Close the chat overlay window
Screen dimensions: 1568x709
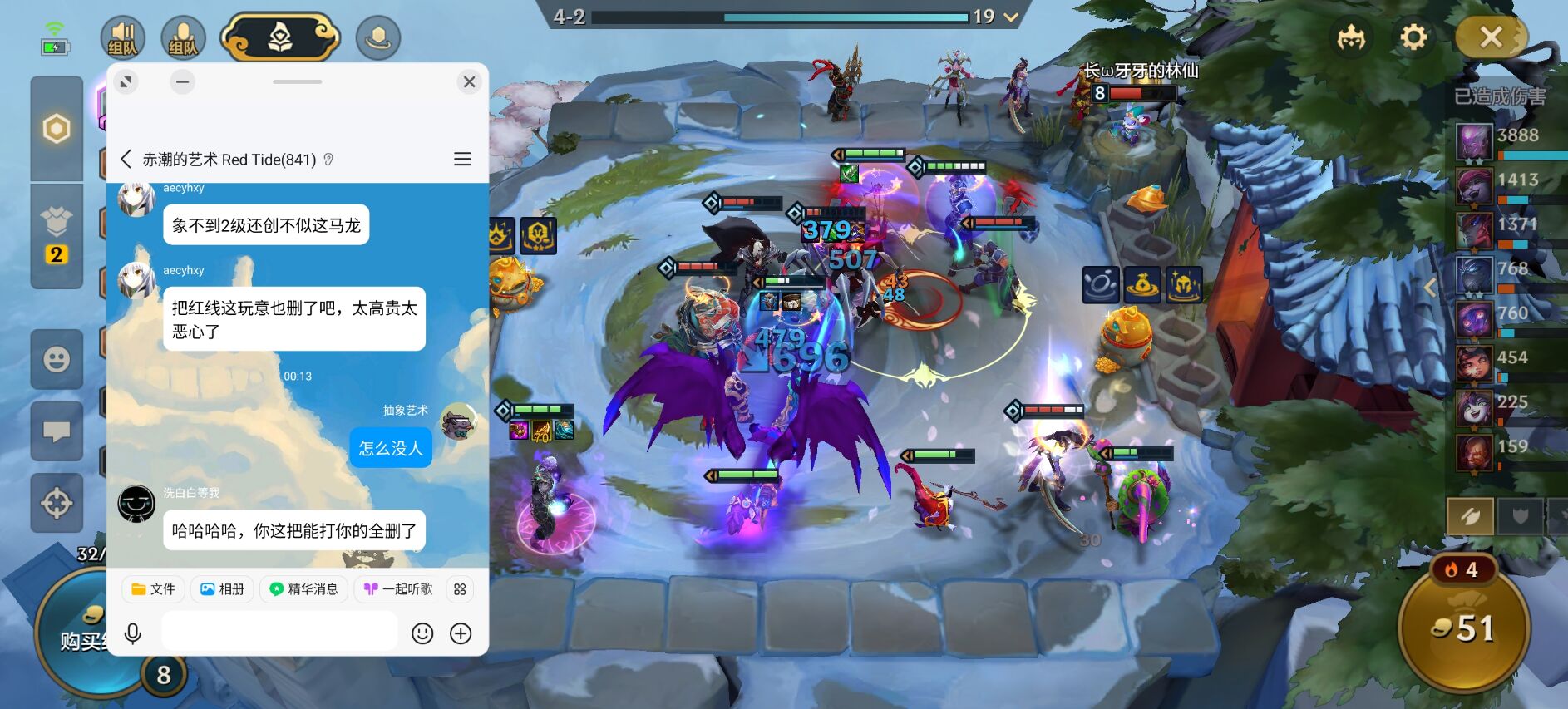[469, 81]
